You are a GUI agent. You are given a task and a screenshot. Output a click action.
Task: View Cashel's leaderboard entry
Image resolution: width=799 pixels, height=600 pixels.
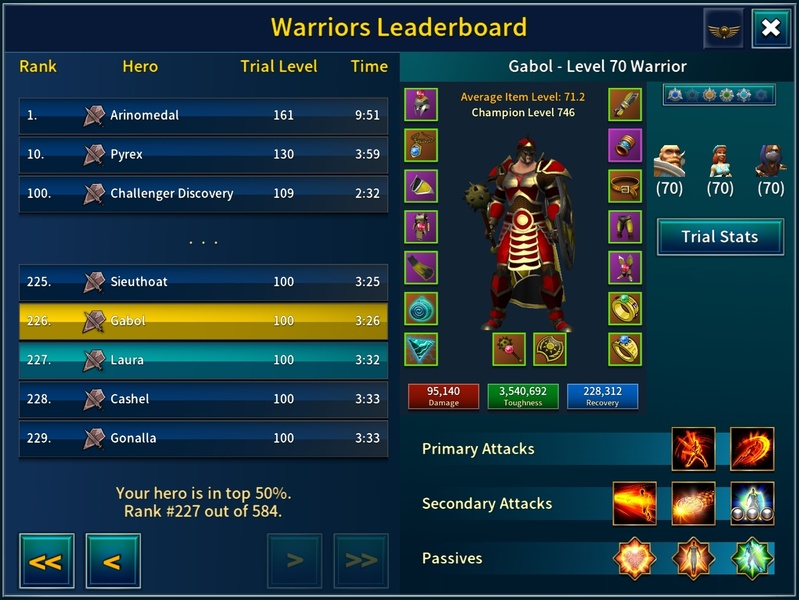point(203,399)
